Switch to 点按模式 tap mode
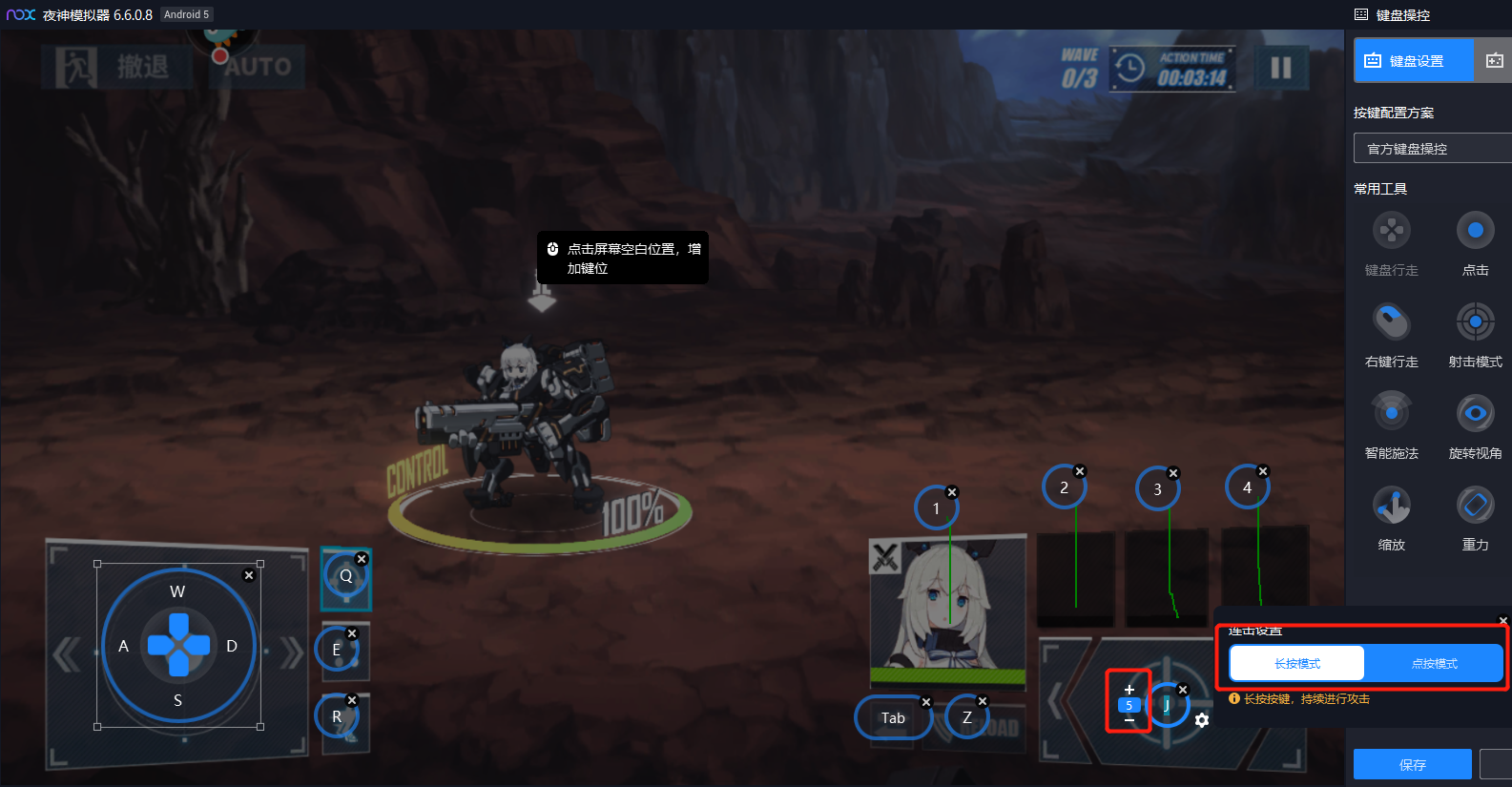 click(x=1434, y=663)
